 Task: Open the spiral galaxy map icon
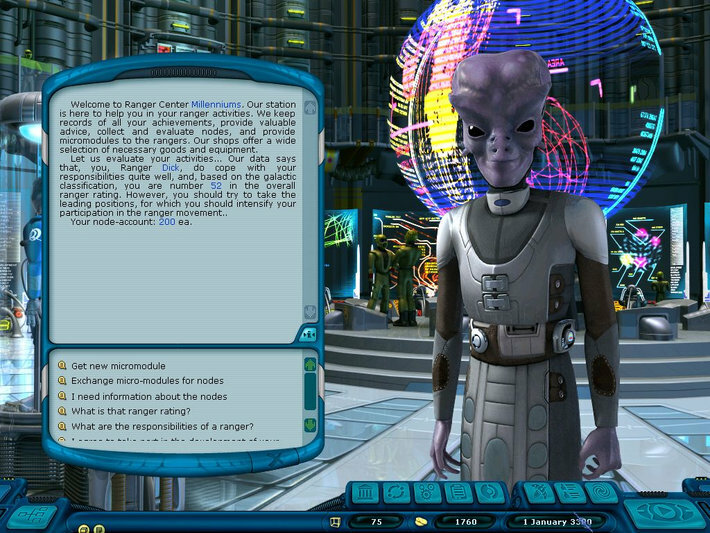pos(601,493)
